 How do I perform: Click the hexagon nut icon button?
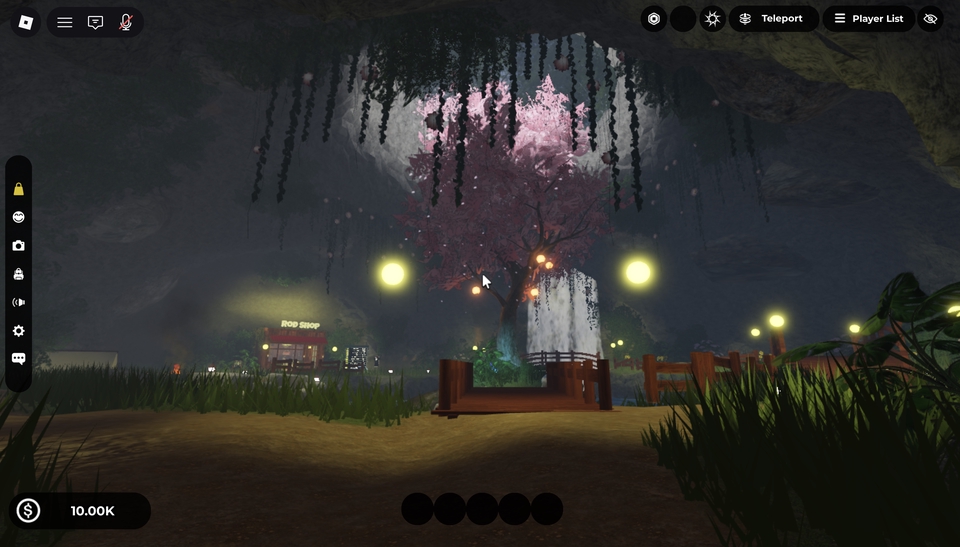[654, 19]
